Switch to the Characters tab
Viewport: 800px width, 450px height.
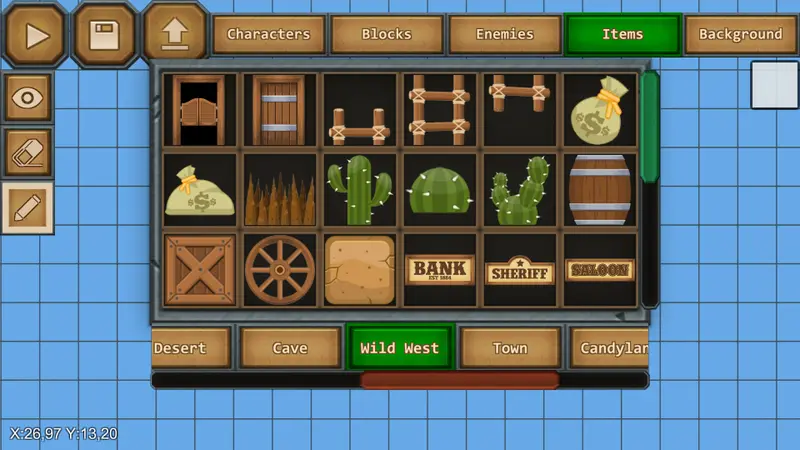pos(268,35)
